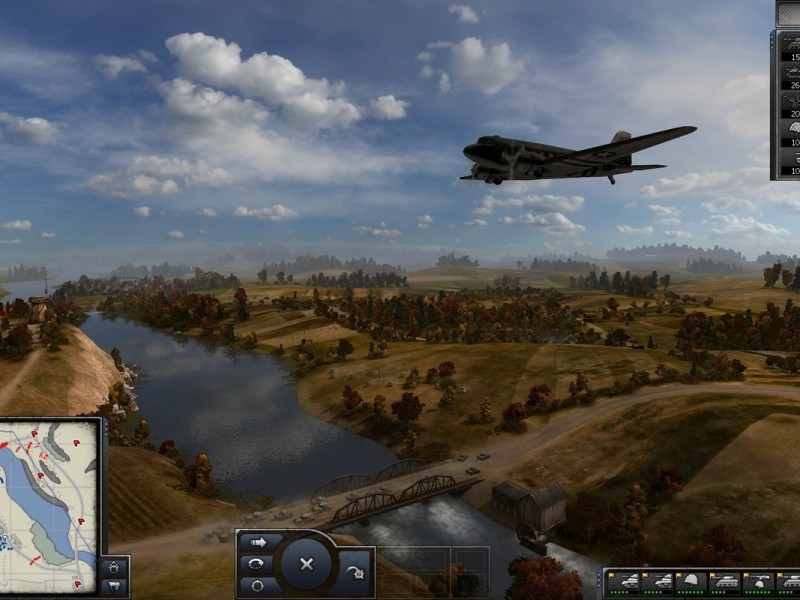Issue the move order arrow command

click(x=261, y=542)
